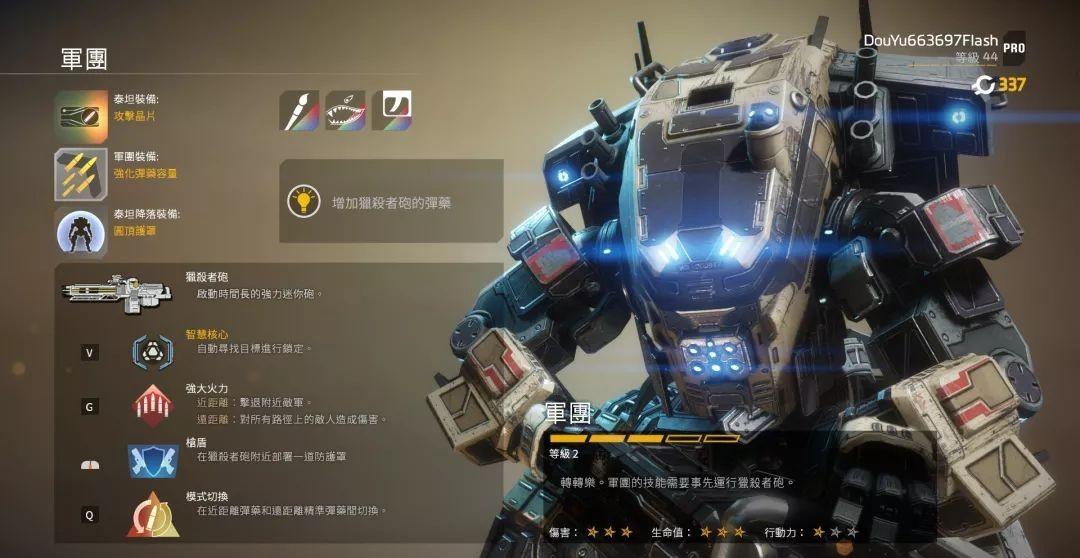Open the 軍團裝備 強化彈藥容量 kit slot
Viewport: 1080px width, 558px height.
(x=81, y=174)
